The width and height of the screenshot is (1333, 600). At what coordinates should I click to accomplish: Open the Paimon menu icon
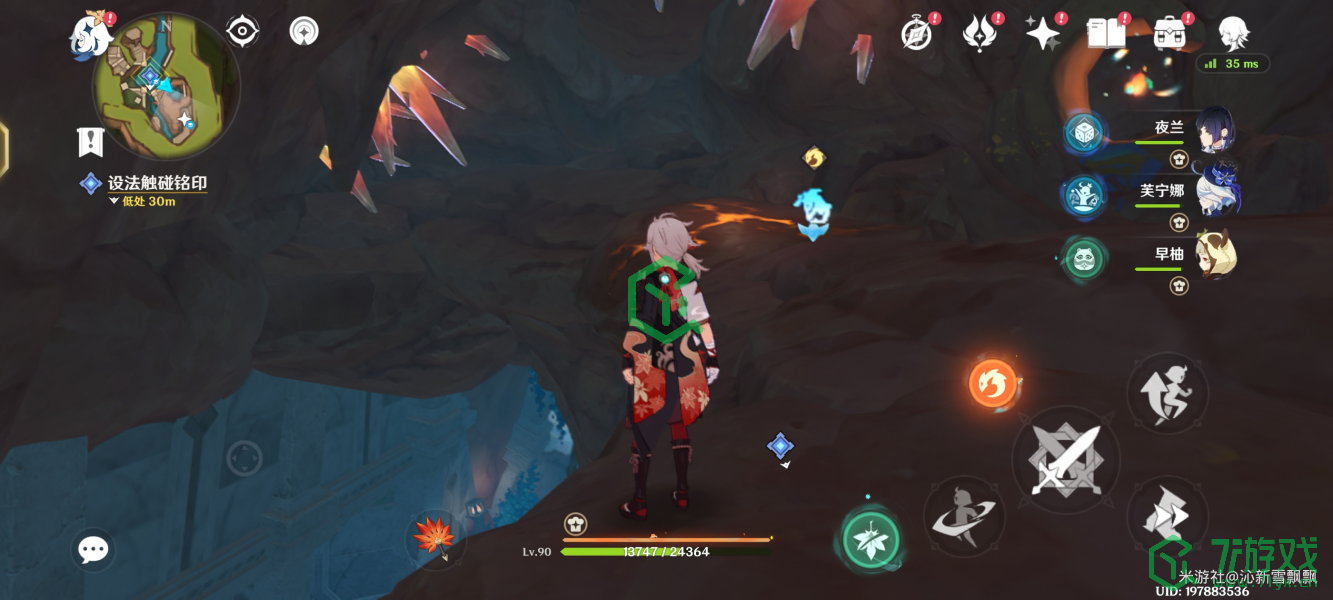(90, 36)
